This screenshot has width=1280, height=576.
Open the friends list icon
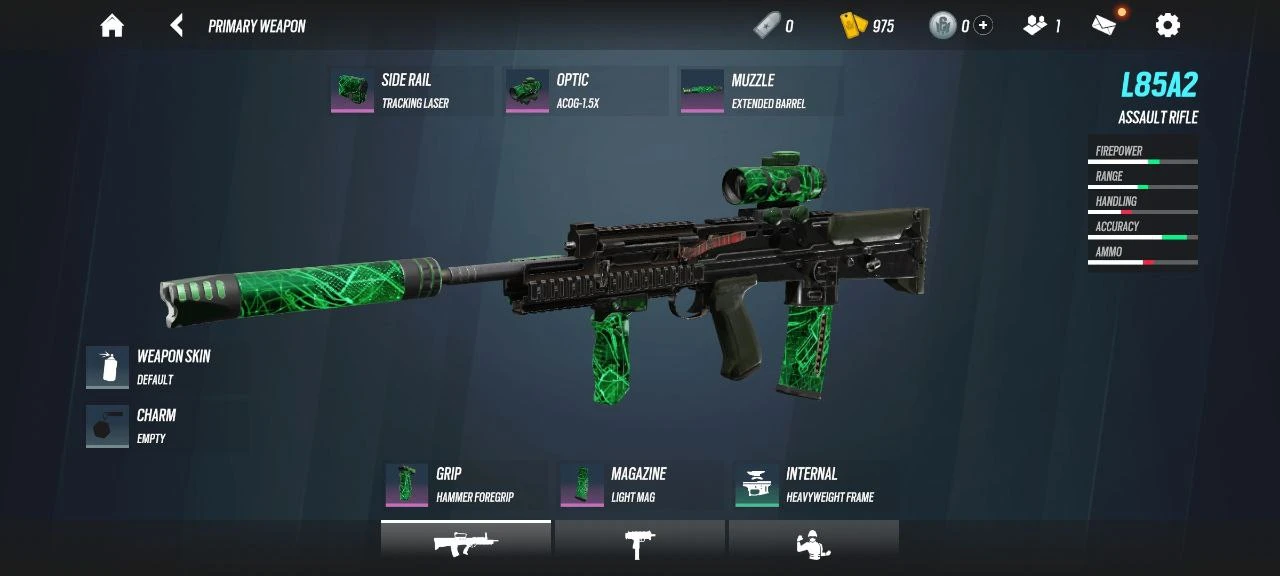(1036, 26)
